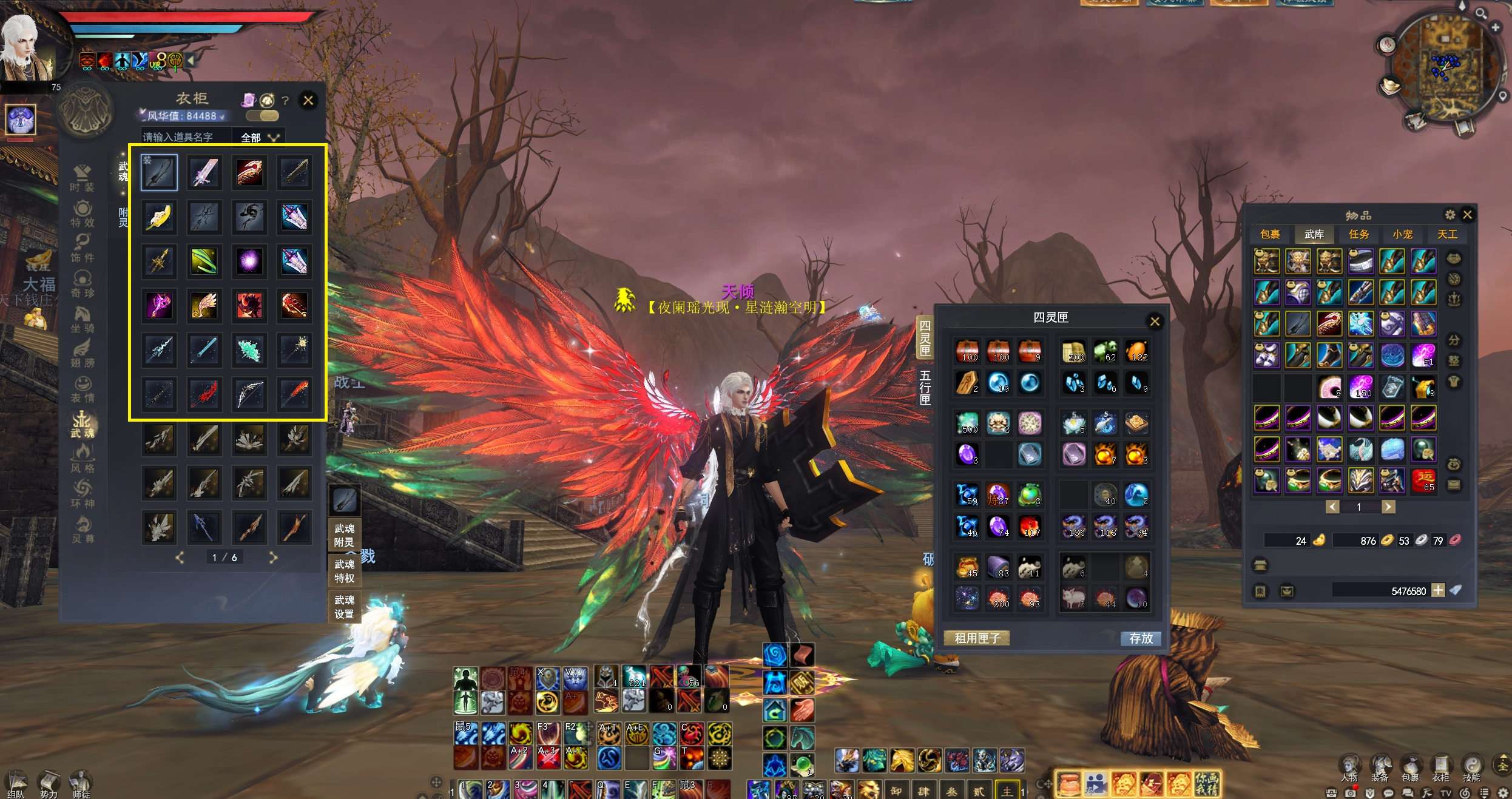
Task: Switch to the 包裹 bag tab
Action: tap(1270, 234)
